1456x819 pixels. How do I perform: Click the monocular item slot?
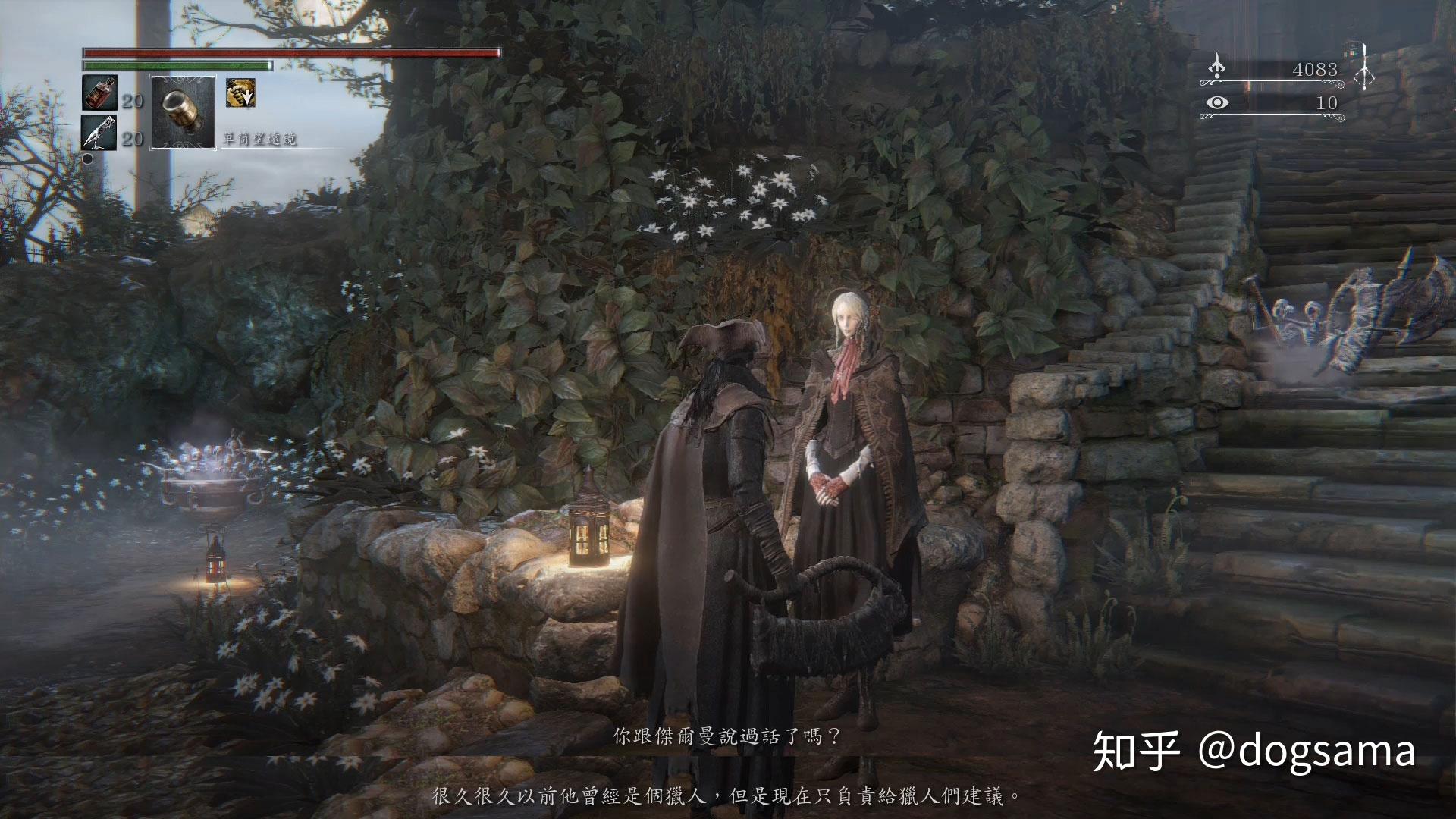pyautogui.click(x=183, y=111)
